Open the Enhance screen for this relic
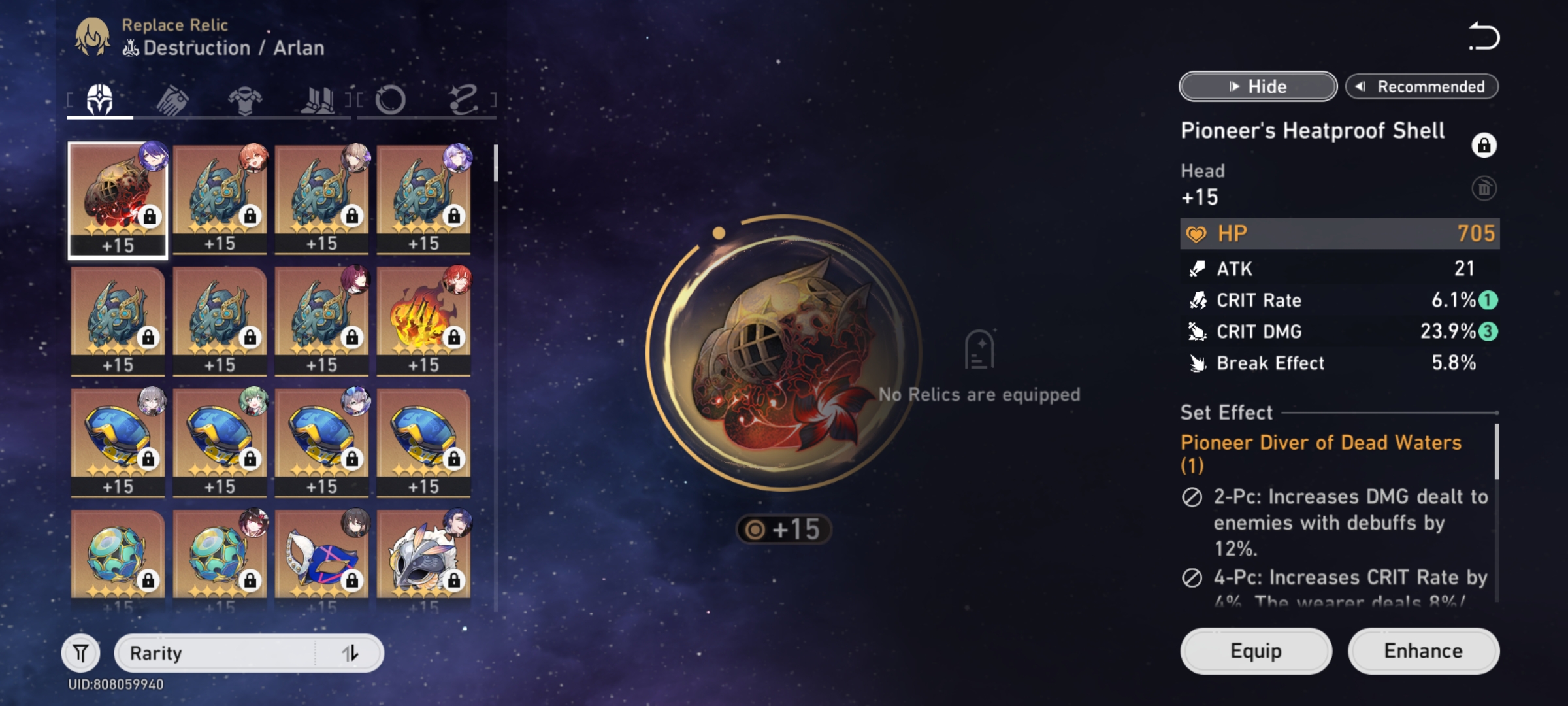Image resolution: width=1568 pixels, height=706 pixels. click(1424, 650)
